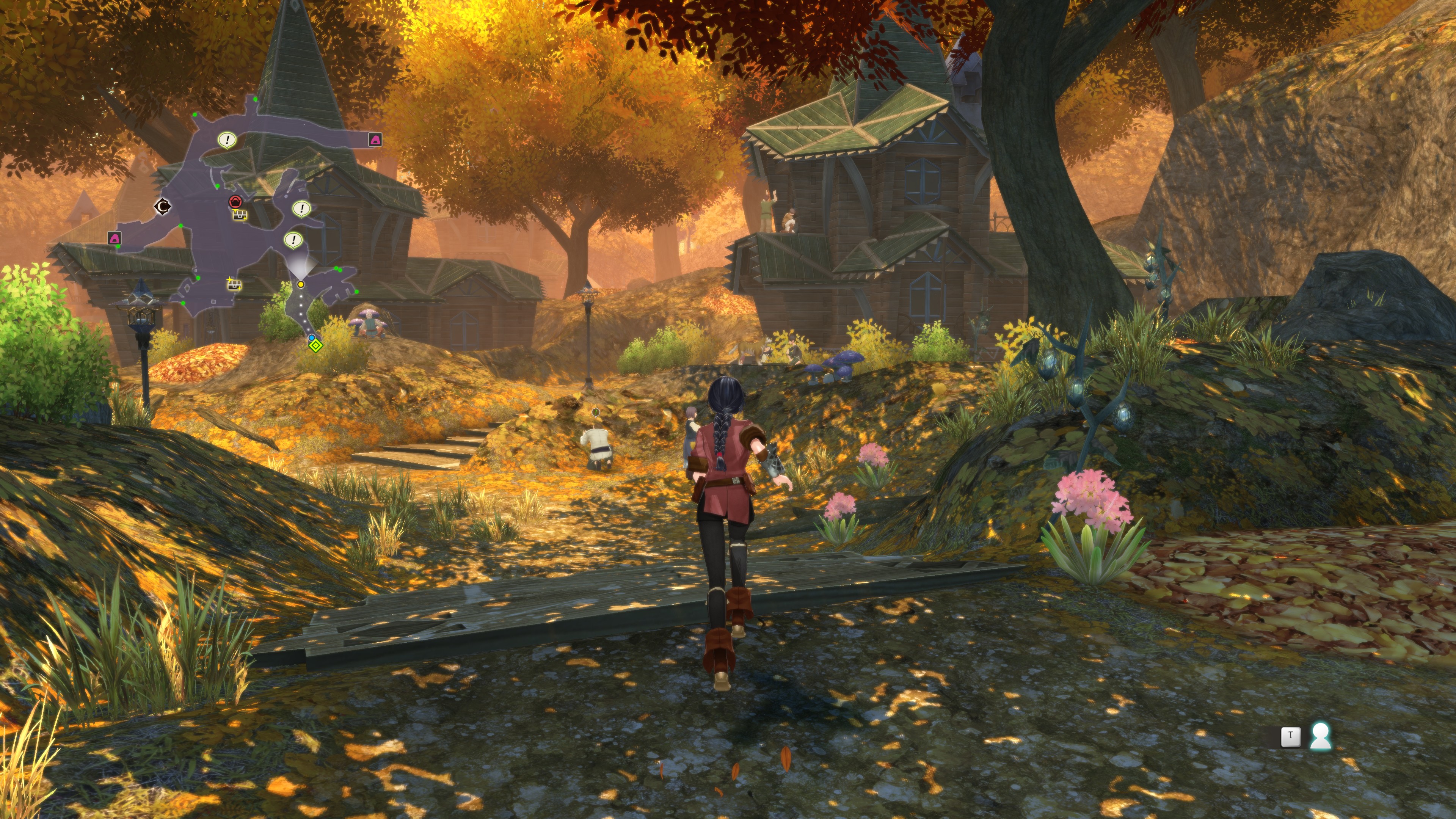Select the treasure chest marker beside the shop bag
Image resolution: width=1456 pixels, height=819 pixels.
pos(240,215)
